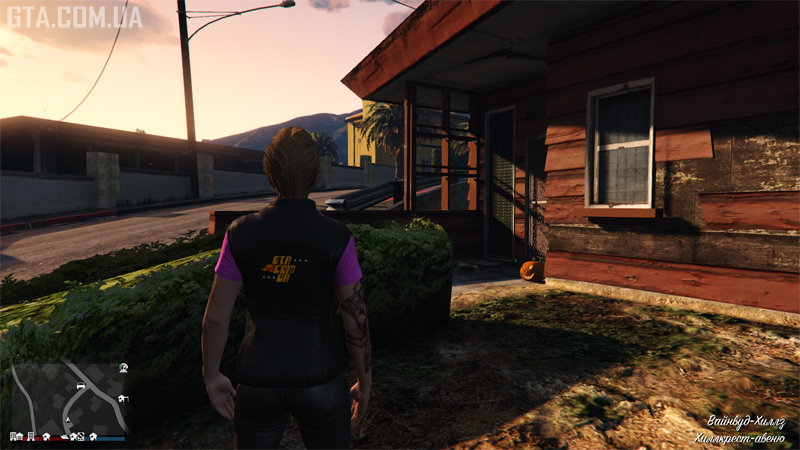This screenshot has height=450, width=800.
Task: Click the round green-marked blip on the minimap
Action: point(123,368)
